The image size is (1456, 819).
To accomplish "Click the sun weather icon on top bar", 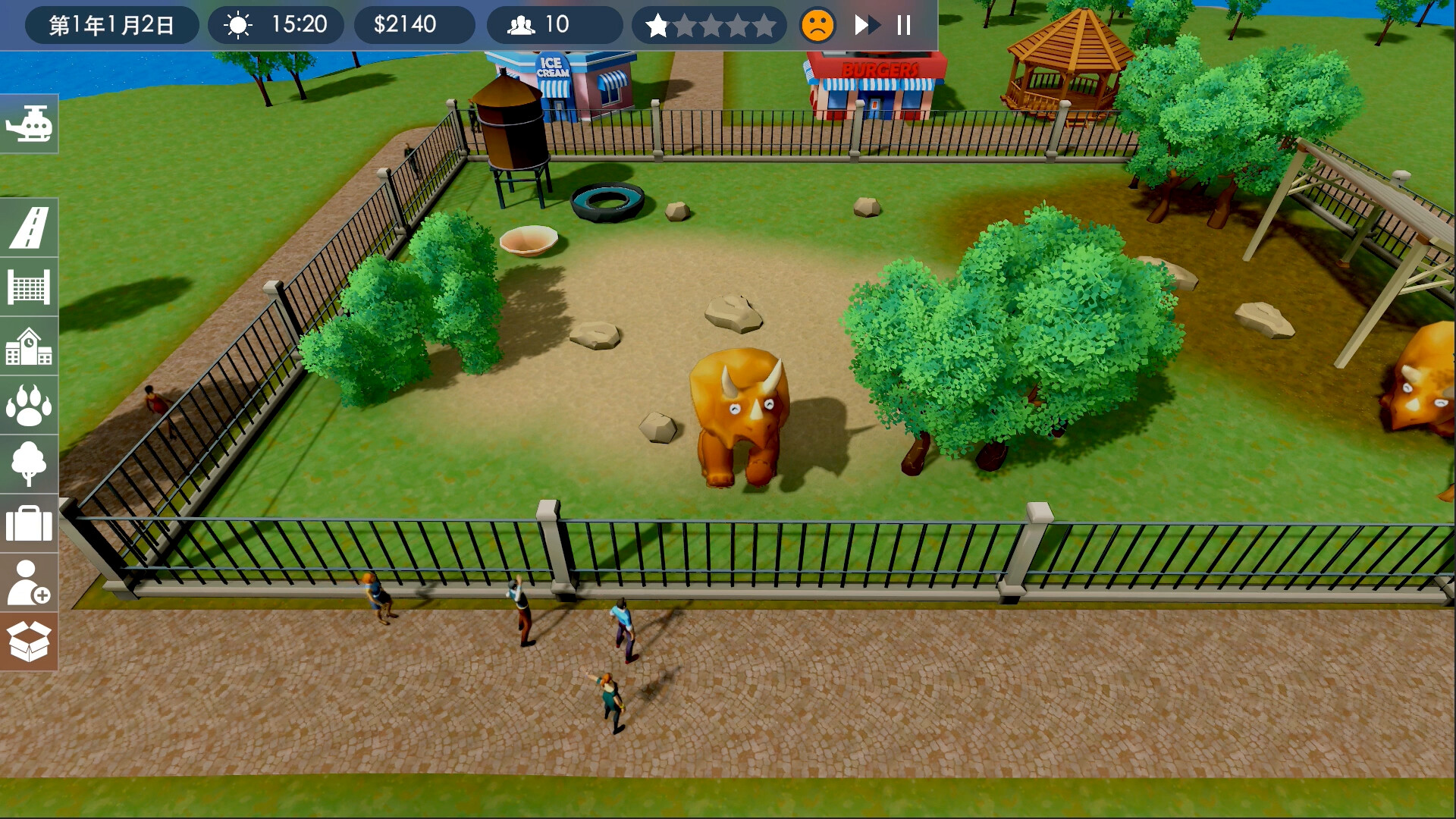I will 237,24.
